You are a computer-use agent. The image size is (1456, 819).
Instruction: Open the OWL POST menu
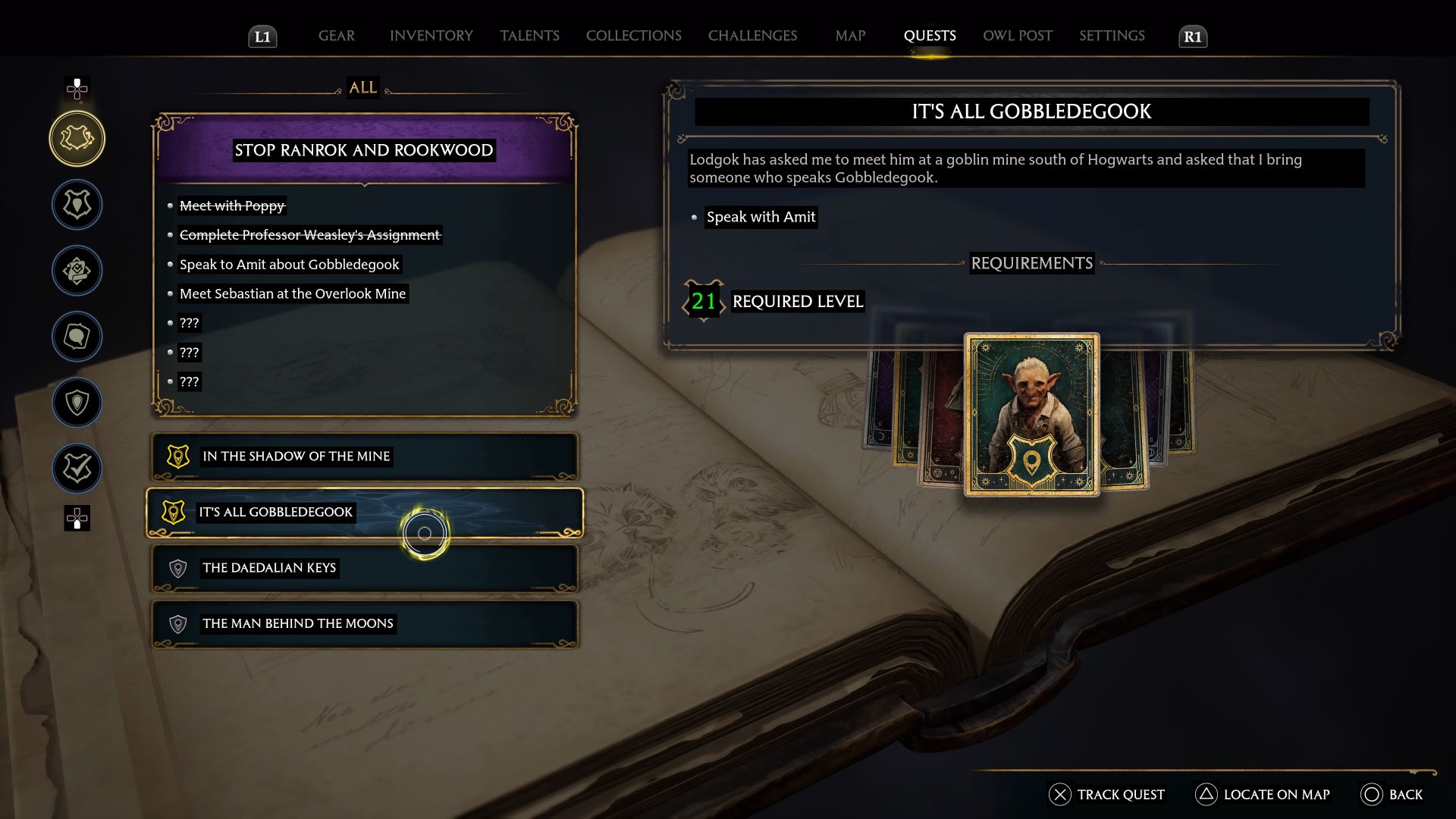[1017, 36]
